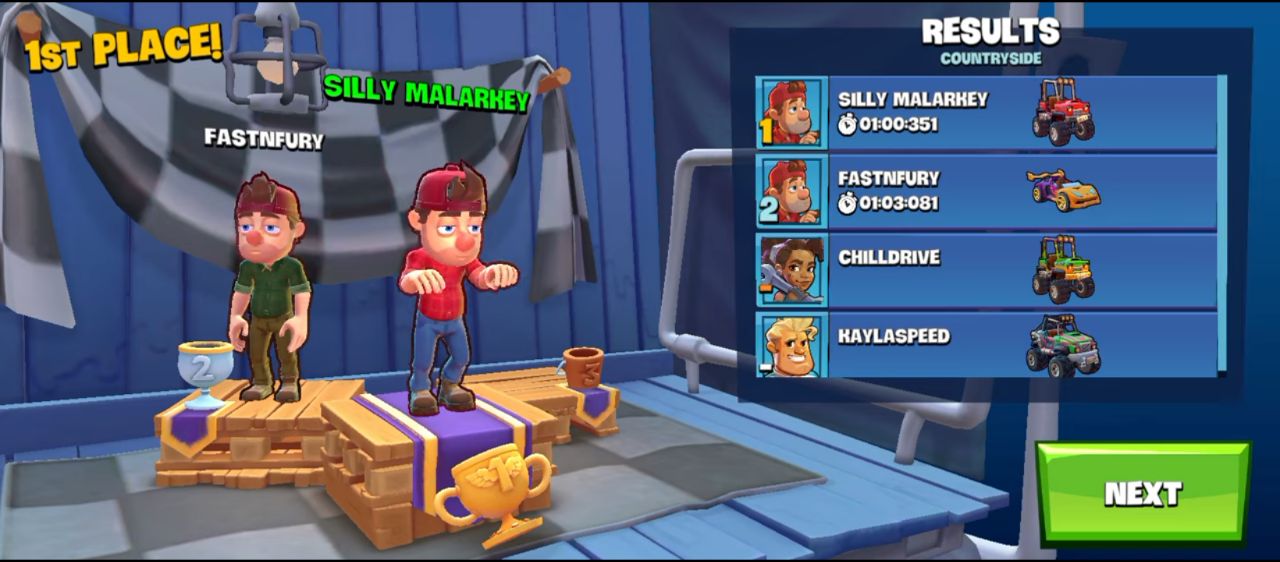Select Silly Malarkey's first place result row

986,112
